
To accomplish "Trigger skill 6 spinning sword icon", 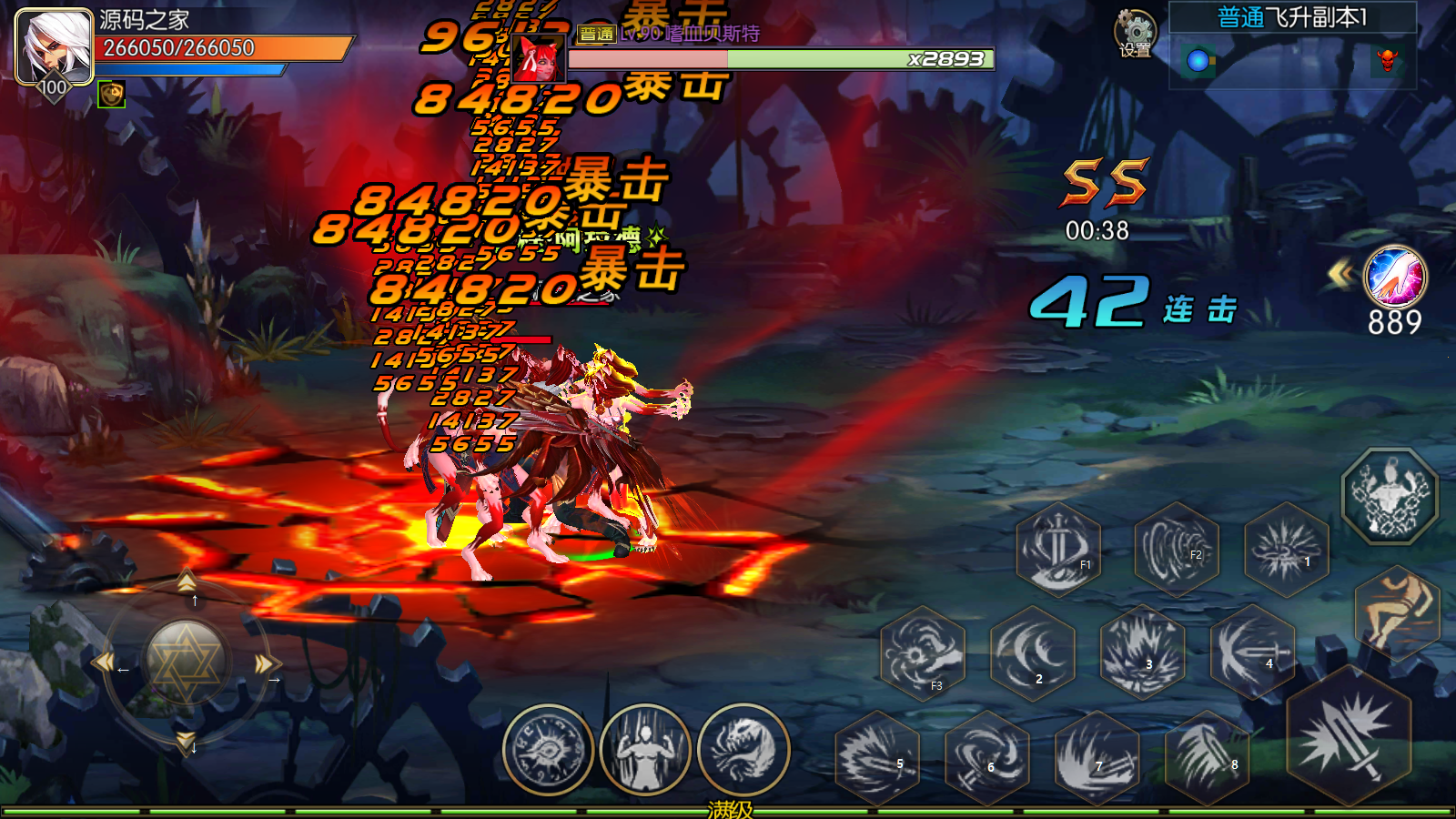I will (x=987, y=758).
